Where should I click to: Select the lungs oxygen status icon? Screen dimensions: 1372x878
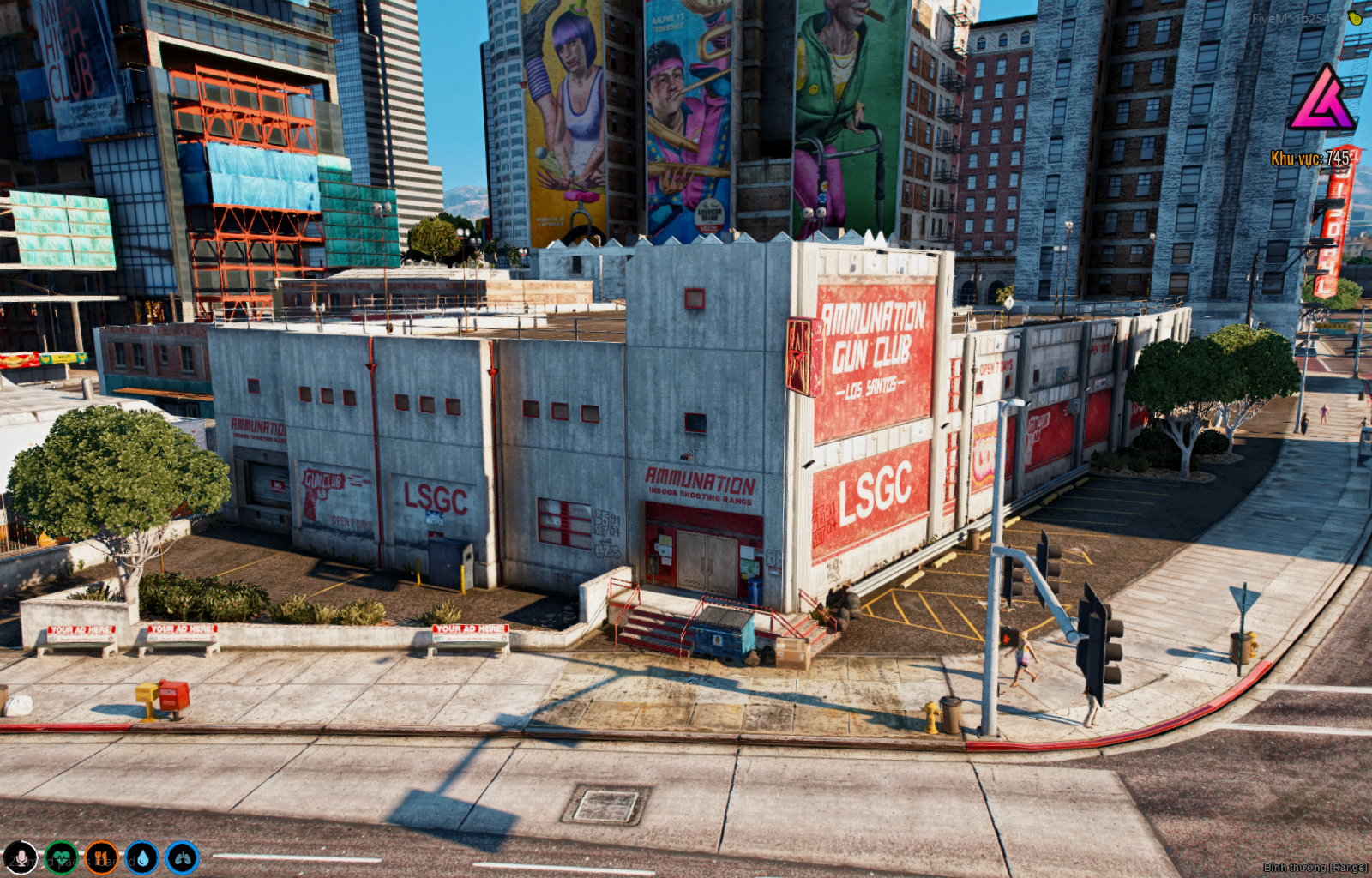[182, 857]
